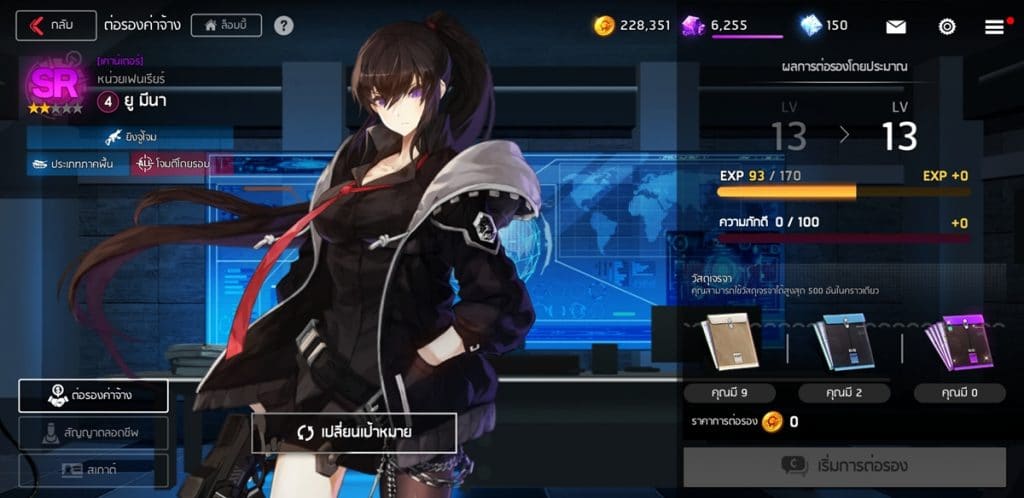
Task: Start negotiation with เริ่มการต่อรอง button
Action: [844, 467]
